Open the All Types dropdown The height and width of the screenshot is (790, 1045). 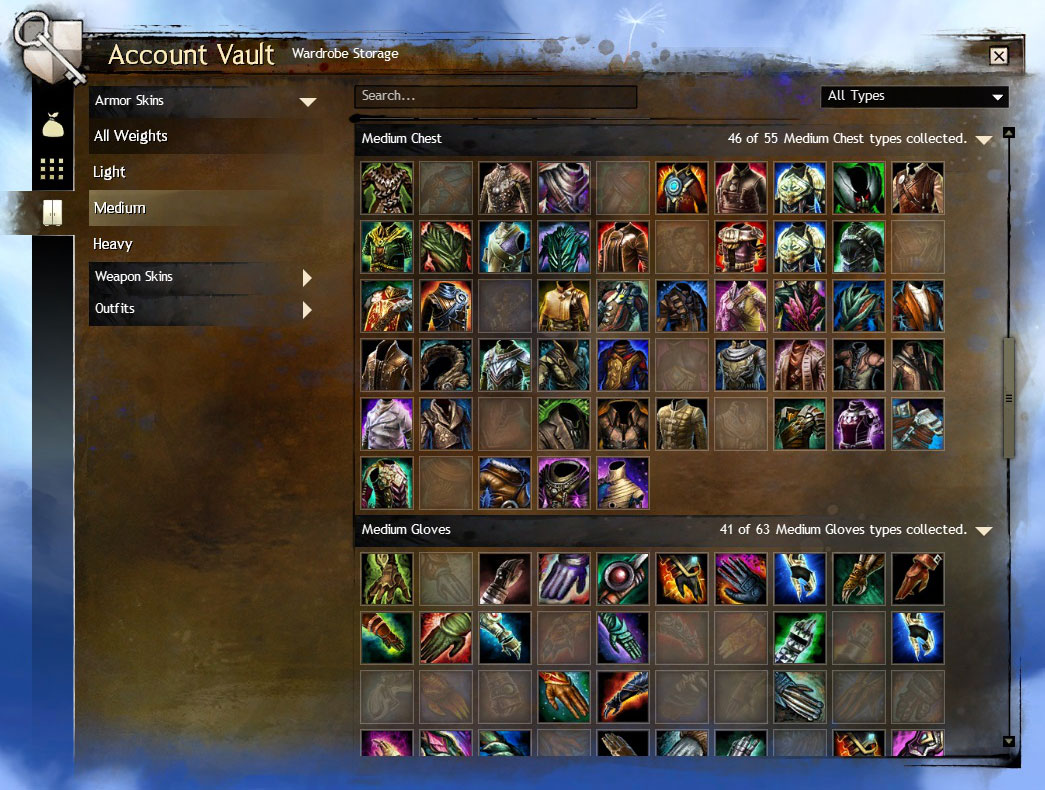pos(914,96)
